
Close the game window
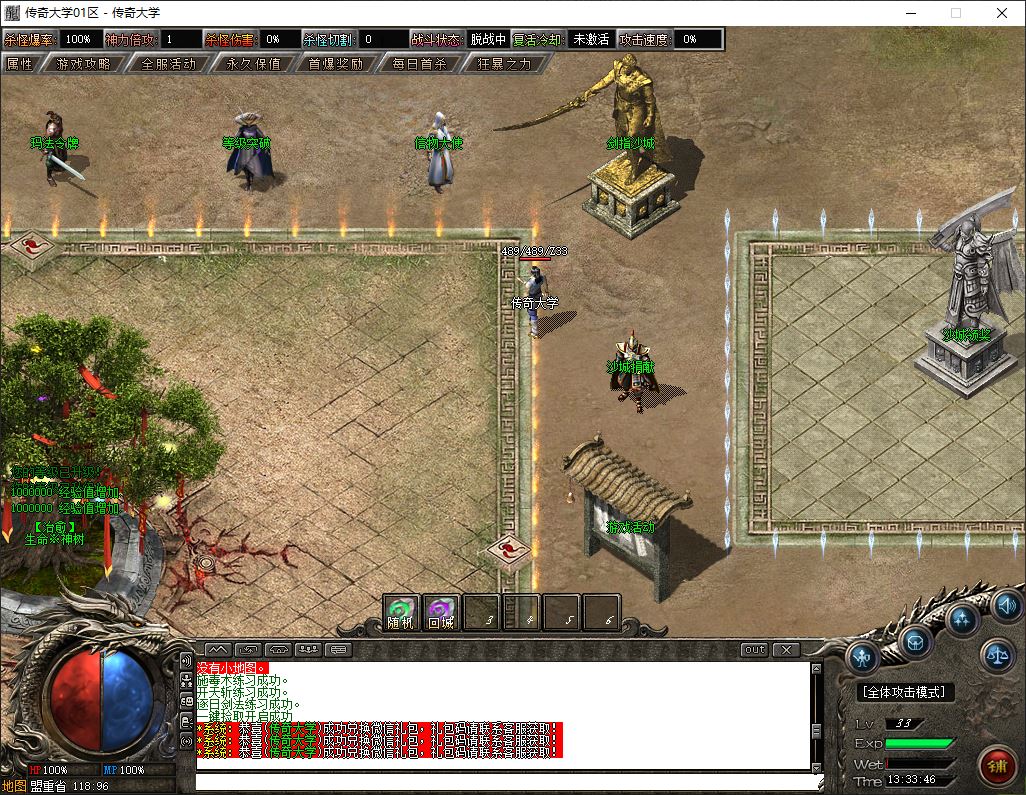pyautogui.click(x=1002, y=13)
